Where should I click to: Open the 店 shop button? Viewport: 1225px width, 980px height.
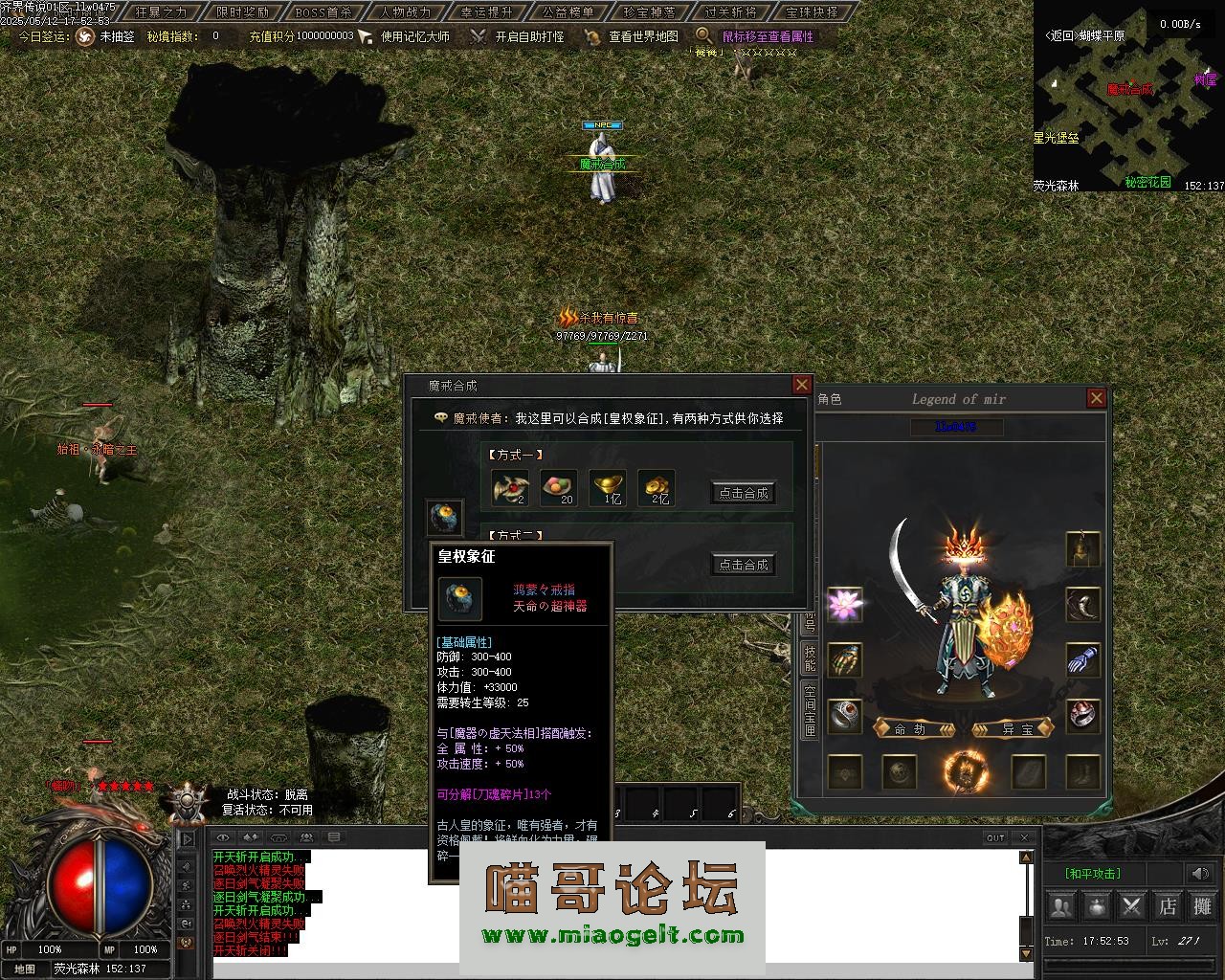[1168, 904]
